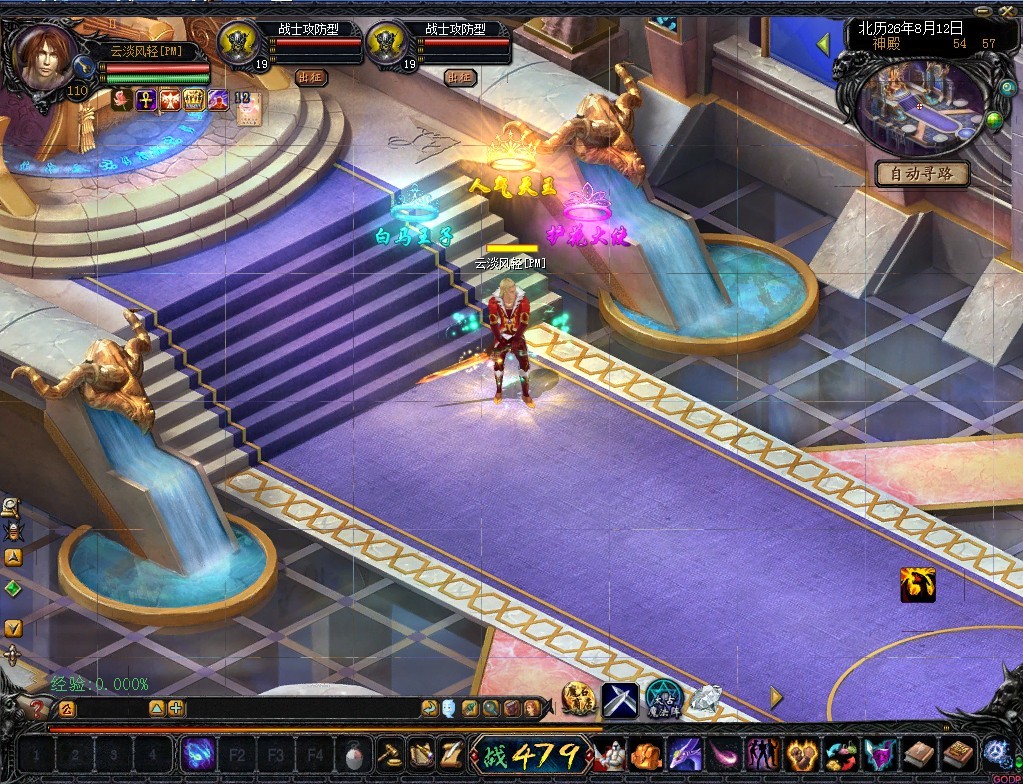Screen dimensions: 1023x784
Task: Click the flaming phoenix icon
Action: point(917,584)
